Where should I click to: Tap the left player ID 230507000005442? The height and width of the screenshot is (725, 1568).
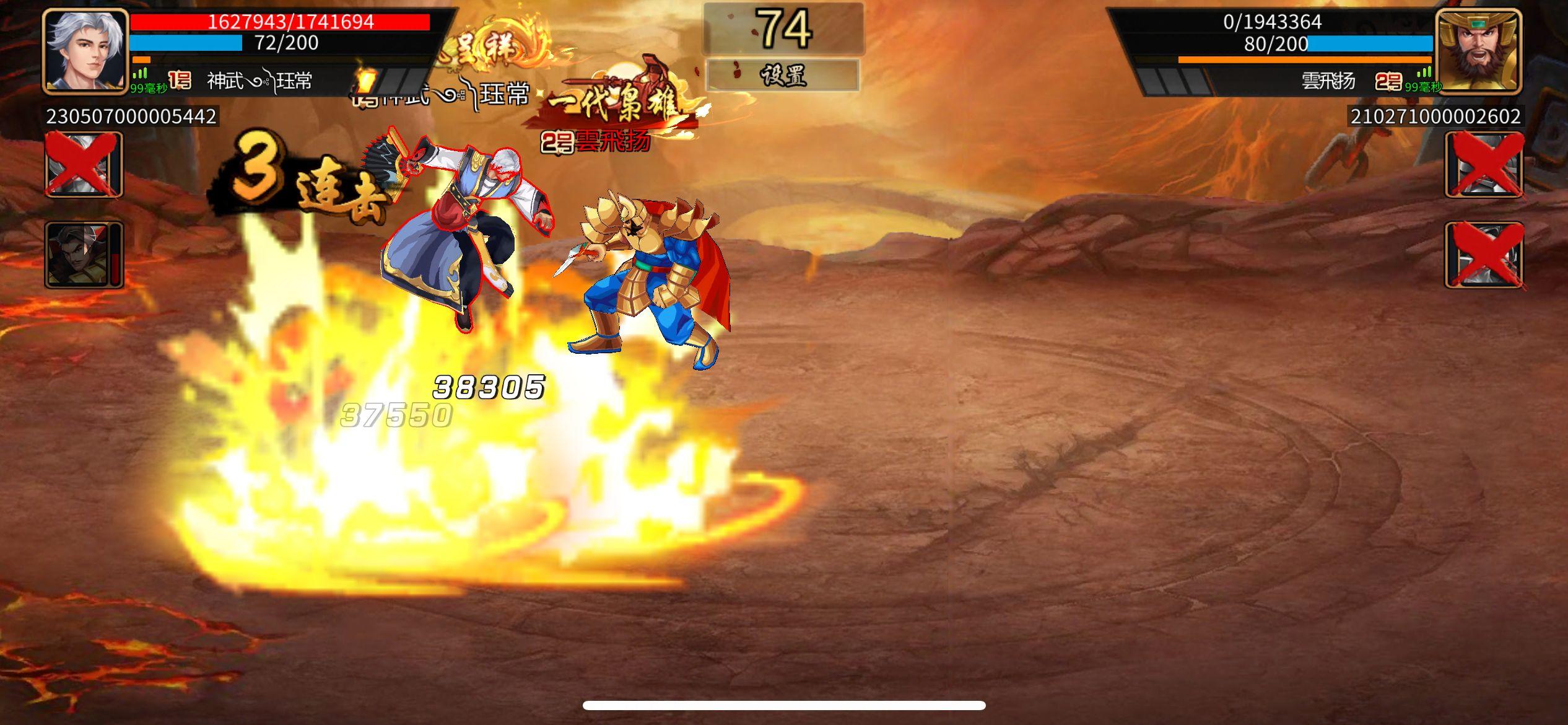click(x=130, y=116)
